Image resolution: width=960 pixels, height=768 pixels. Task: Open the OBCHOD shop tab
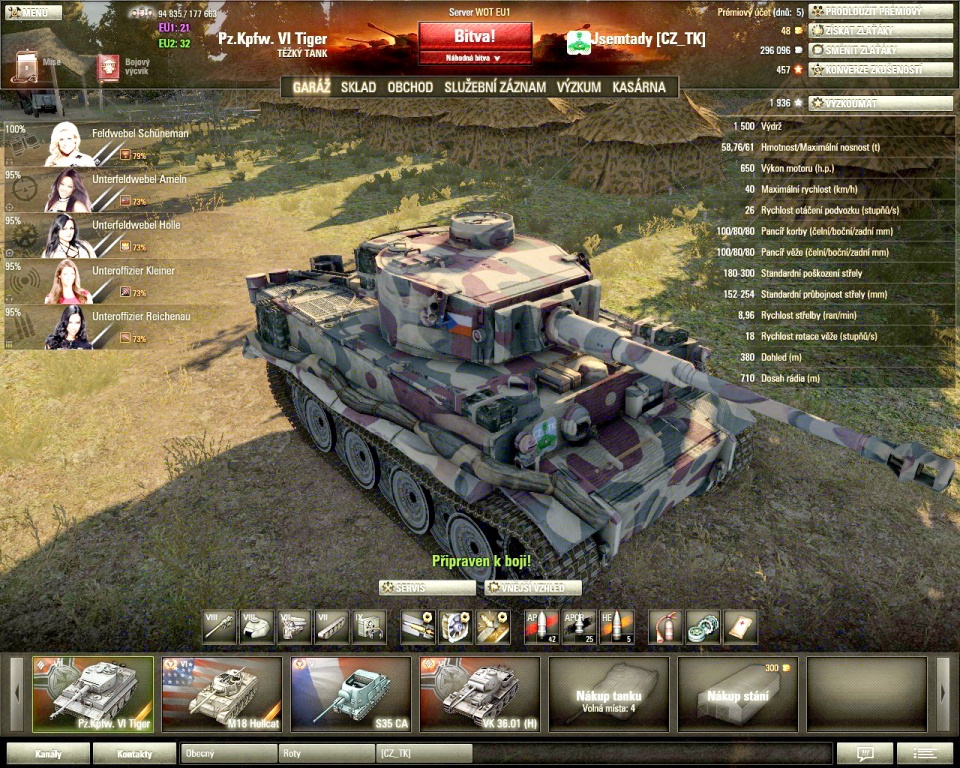[x=410, y=87]
